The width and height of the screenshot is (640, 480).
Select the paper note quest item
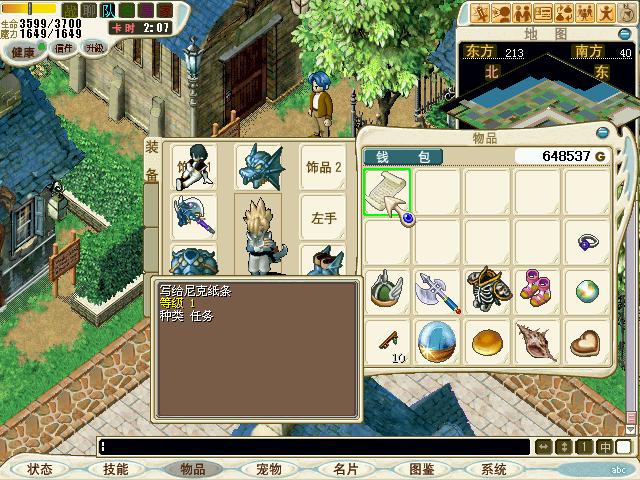pos(387,190)
